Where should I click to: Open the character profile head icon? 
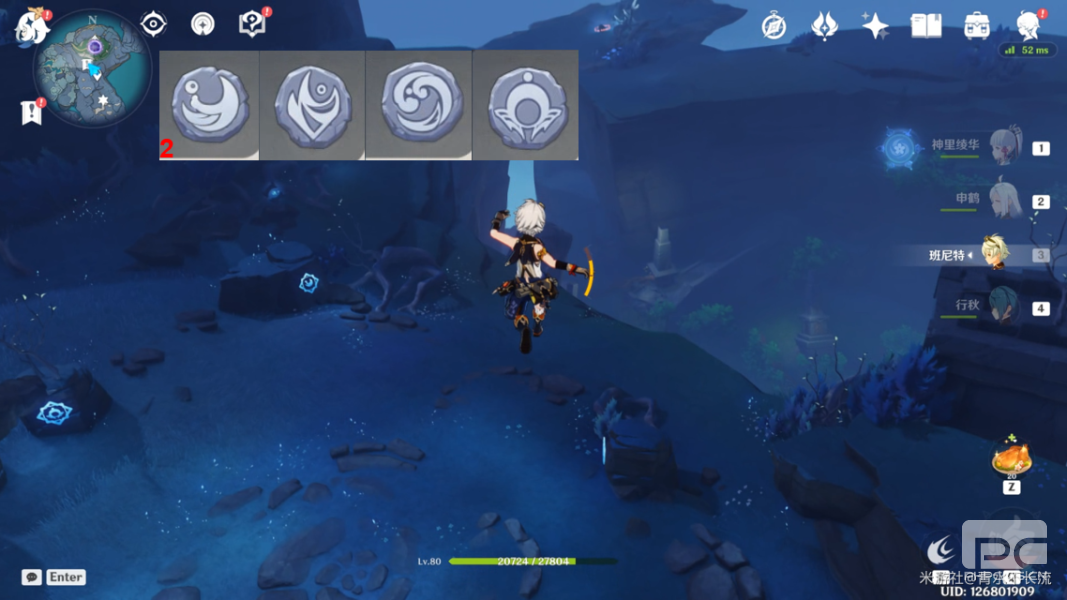pyautogui.click(x=1027, y=26)
